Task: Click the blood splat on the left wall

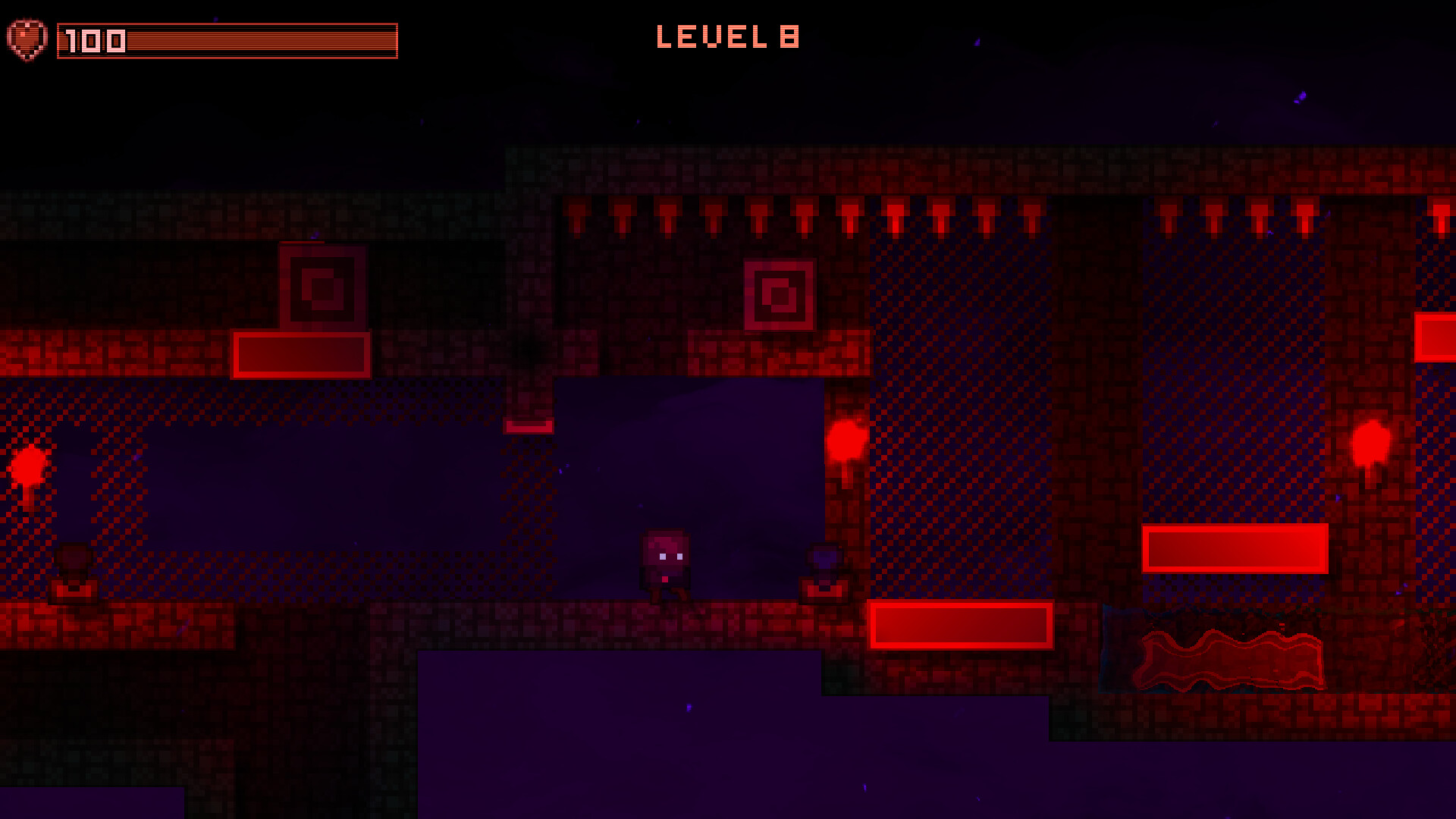Action: click(29, 466)
